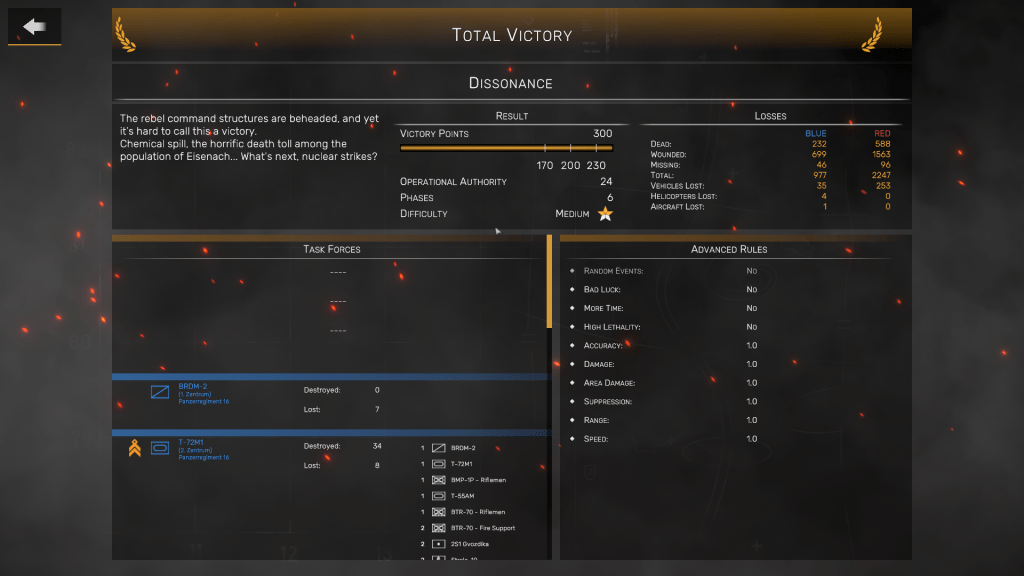This screenshot has height=576, width=1024.
Task: Click the Task Forces panel scrollbar
Action: tap(549, 283)
